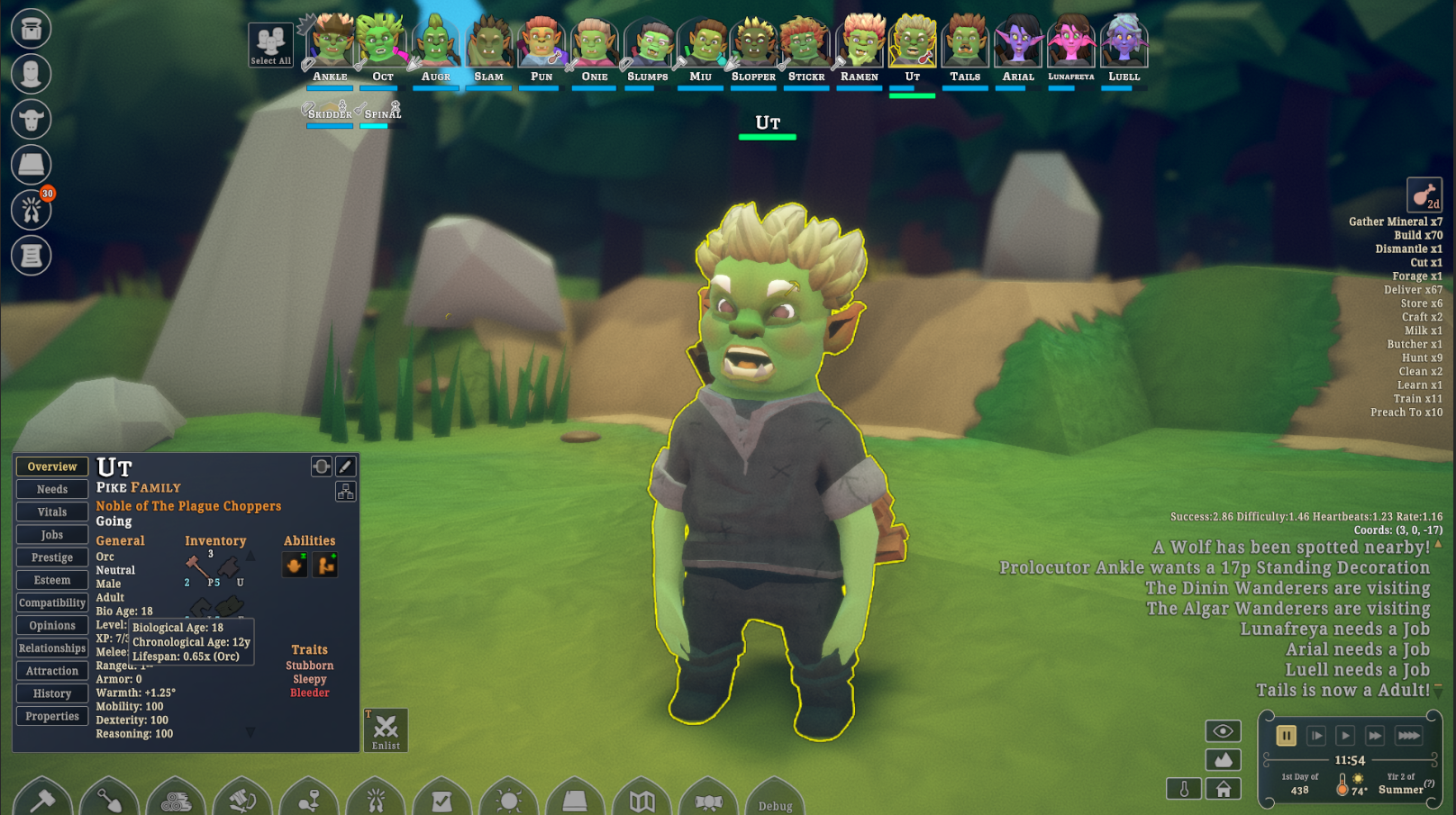The width and height of the screenshot is (1456, 815).
Task: Open the notifications icon showing 30
Action: 32,210
